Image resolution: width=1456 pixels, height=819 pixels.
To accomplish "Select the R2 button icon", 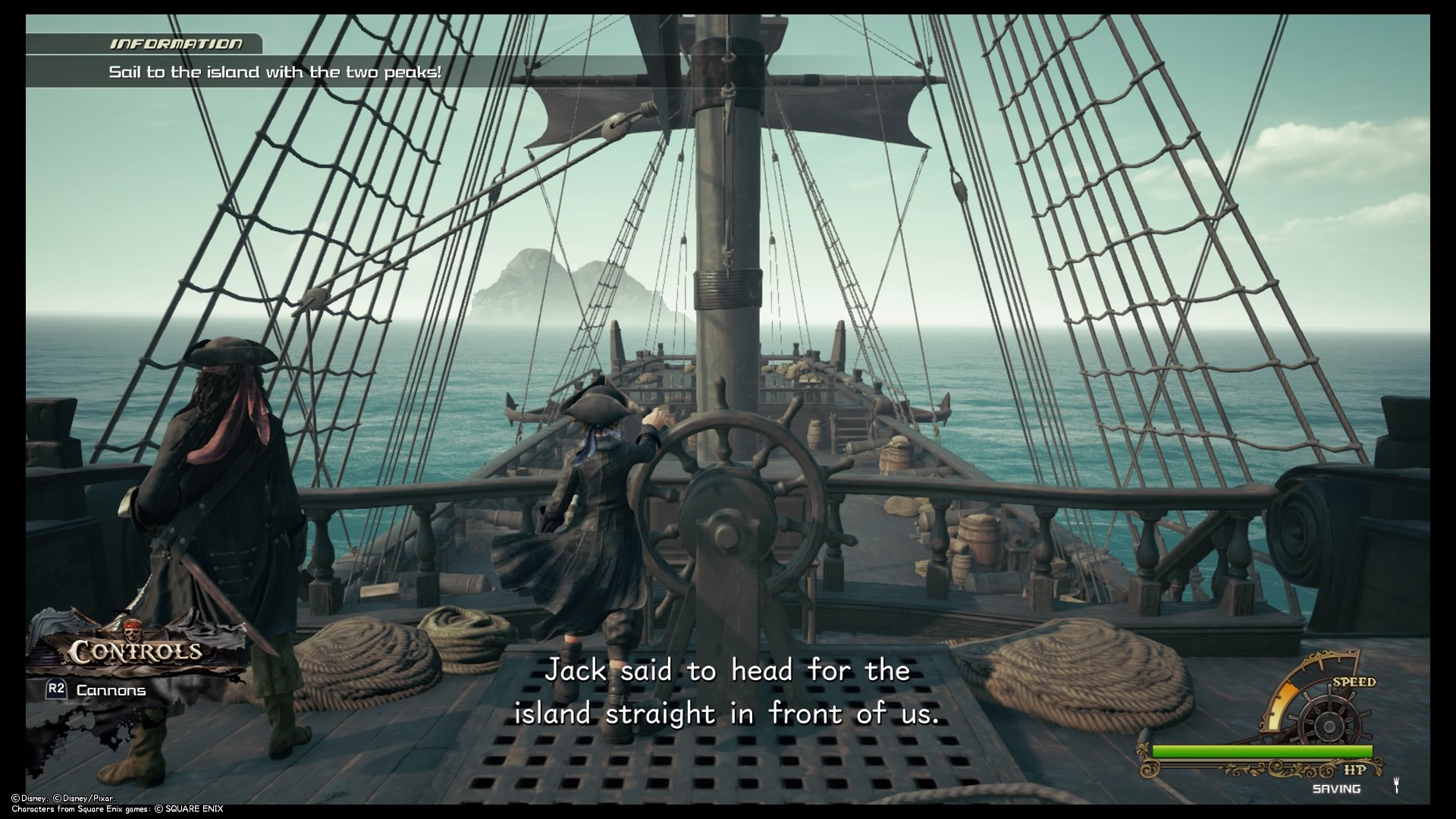I will pyautogui.click(x=56, y=689).
